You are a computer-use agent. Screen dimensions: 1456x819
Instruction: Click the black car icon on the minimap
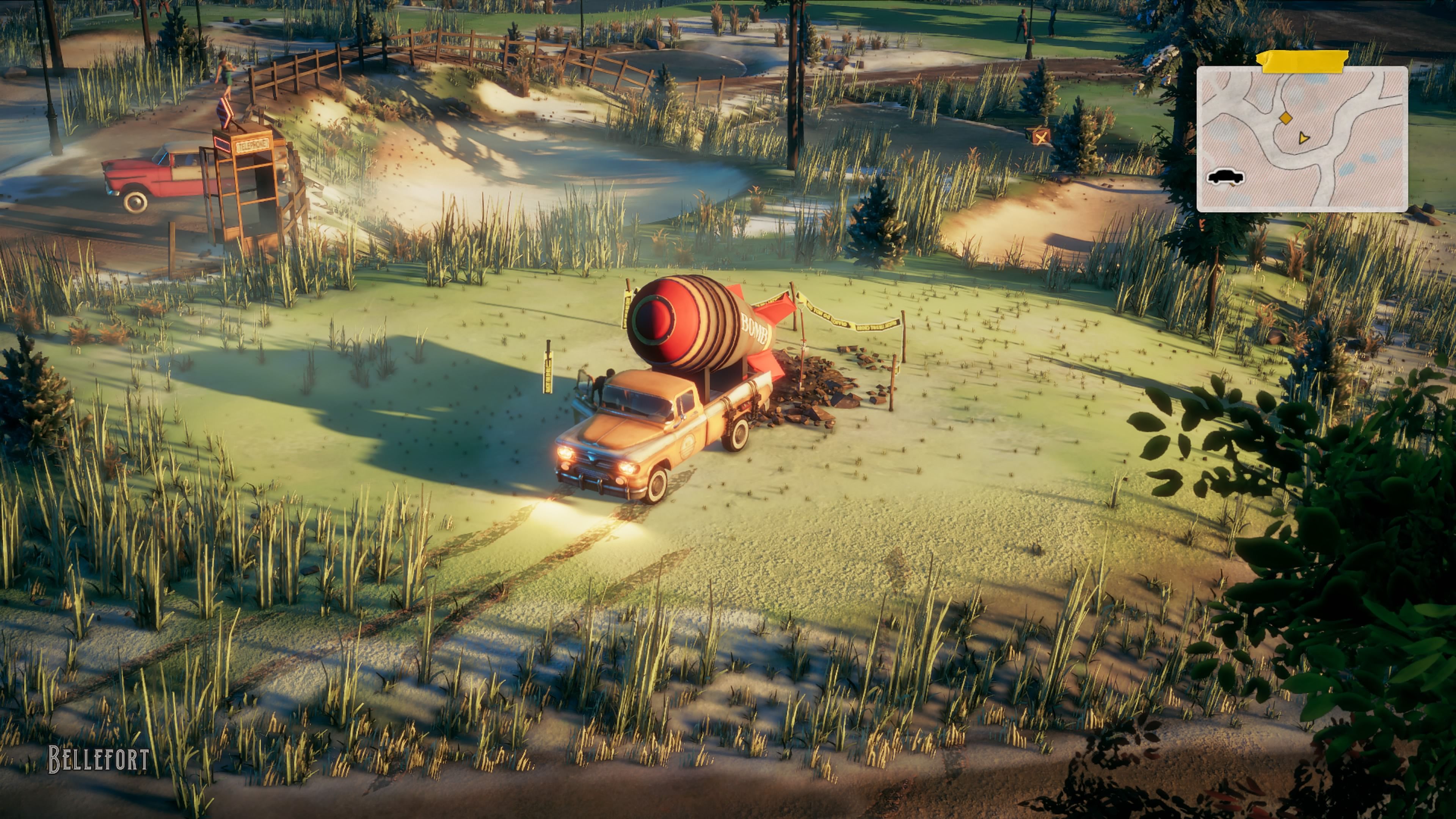coord(1225,177)
